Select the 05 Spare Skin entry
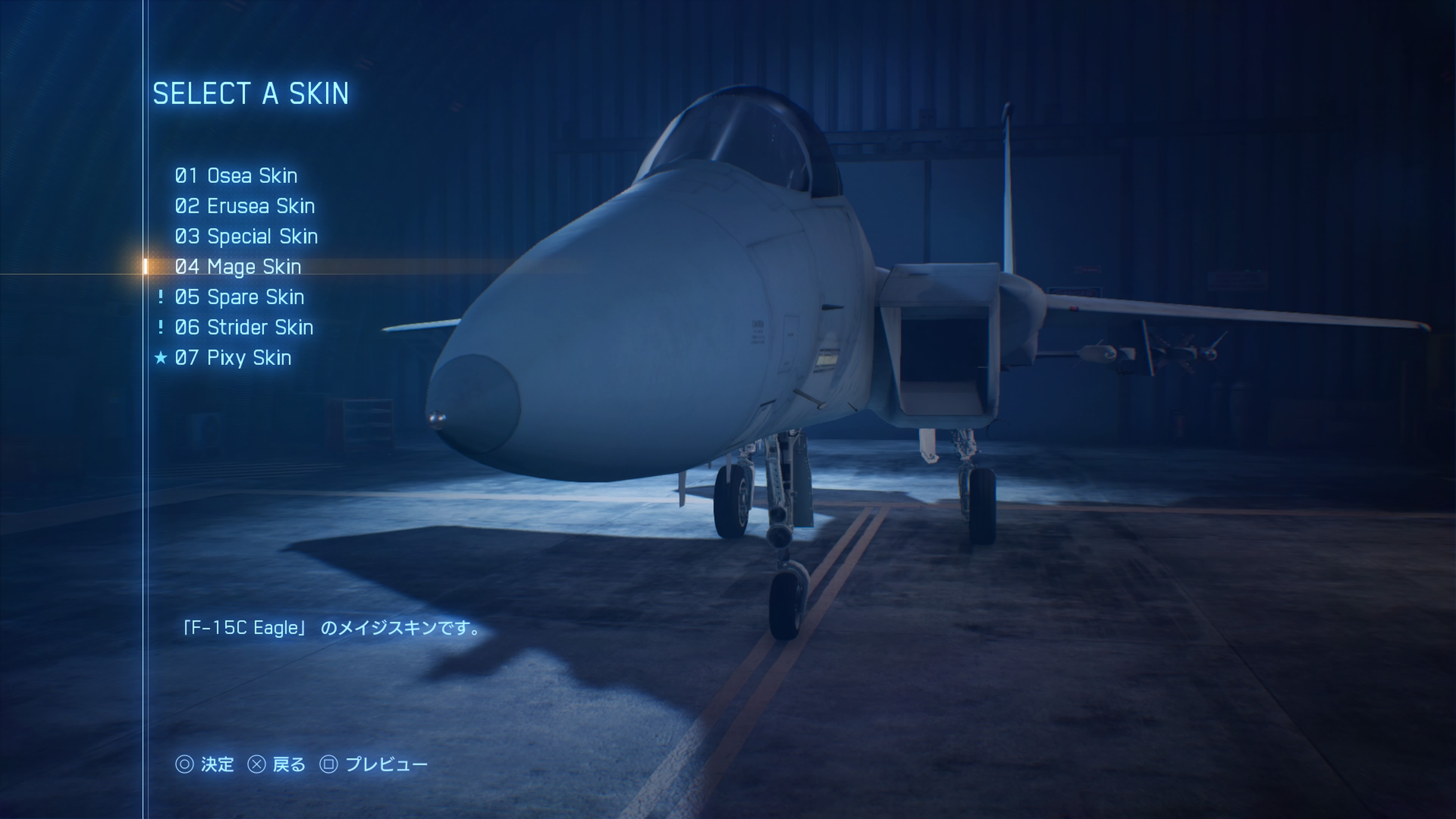Image resolution: width=1456 pixels, height=819 pixels. (x=239, y=297)
